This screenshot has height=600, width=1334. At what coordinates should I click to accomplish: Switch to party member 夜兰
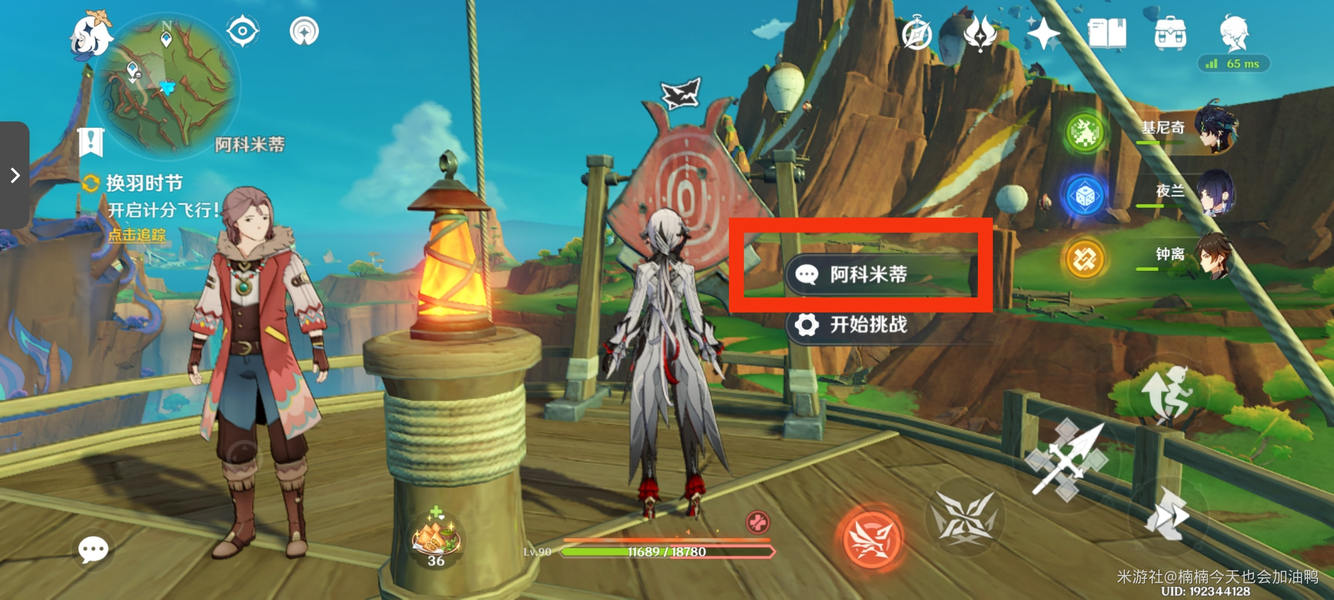[1214, 192]
